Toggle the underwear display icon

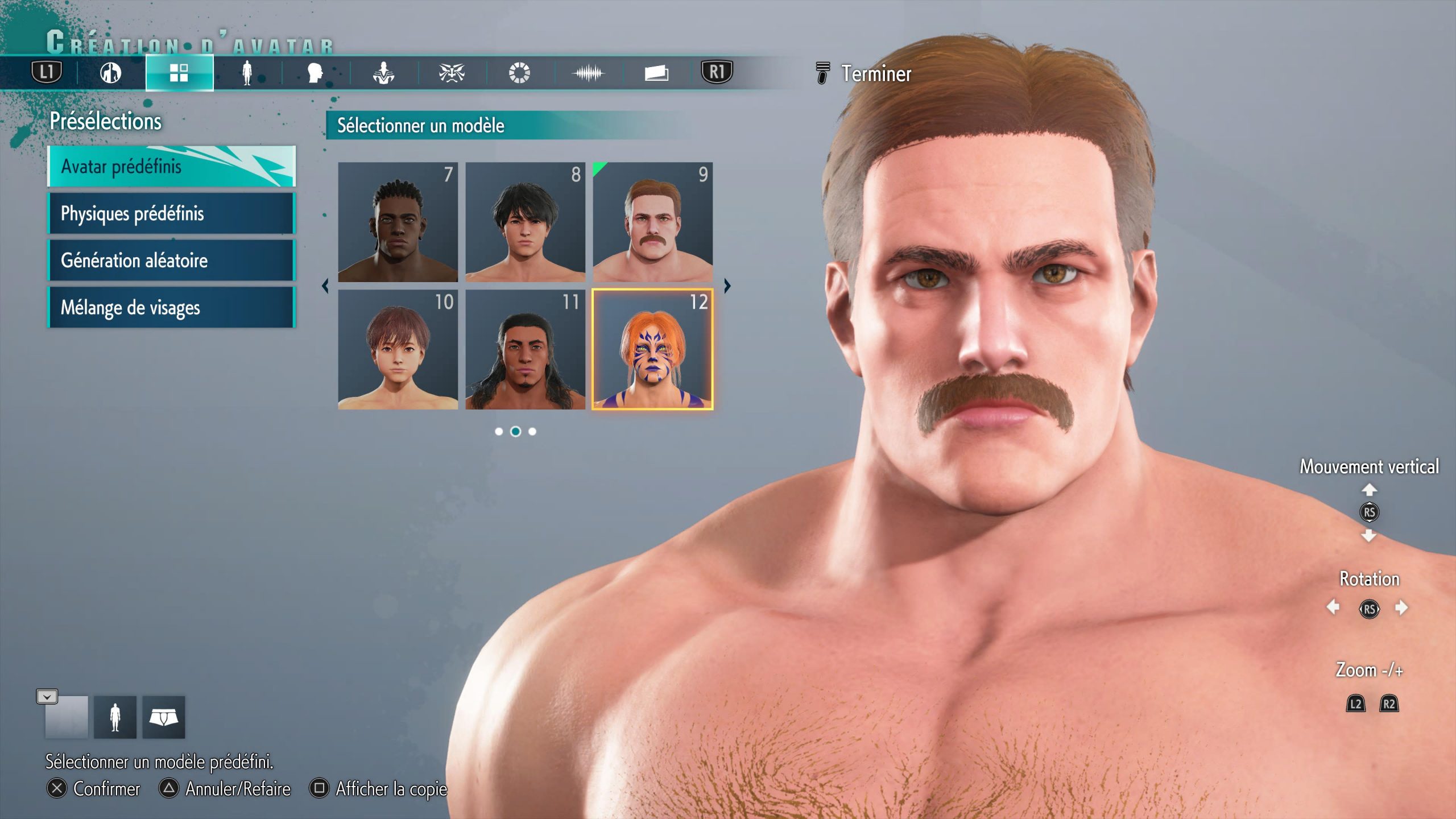coord(164,717)
